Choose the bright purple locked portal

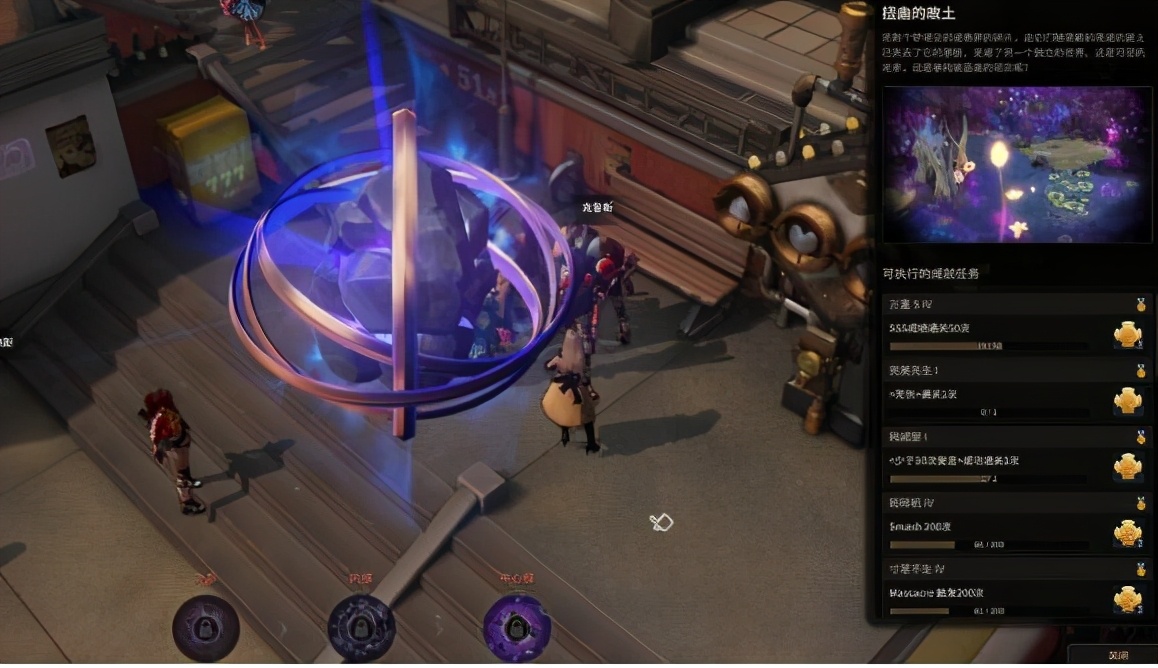coord(516,628)
